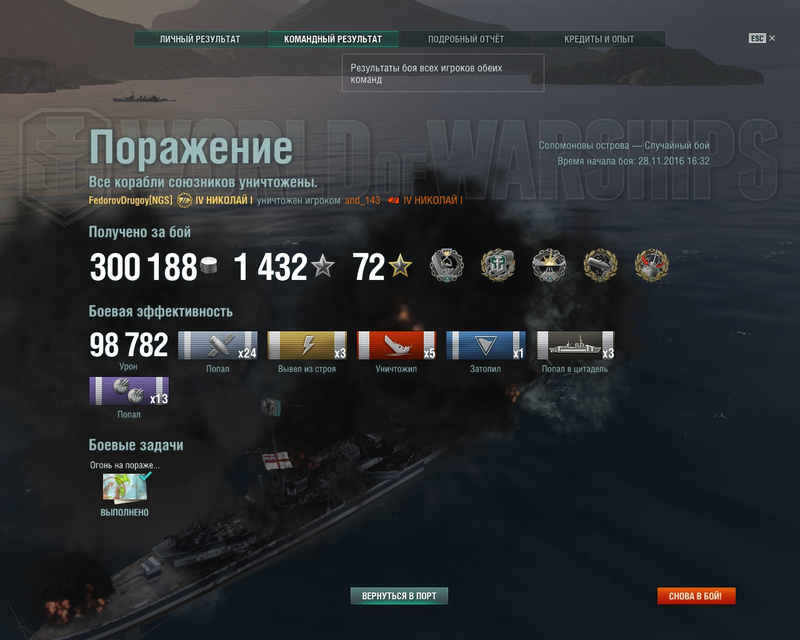Open the completed combat mission thumbnail
The width and height of the screenshot is (800, 640).
click(x=125, y=487)
